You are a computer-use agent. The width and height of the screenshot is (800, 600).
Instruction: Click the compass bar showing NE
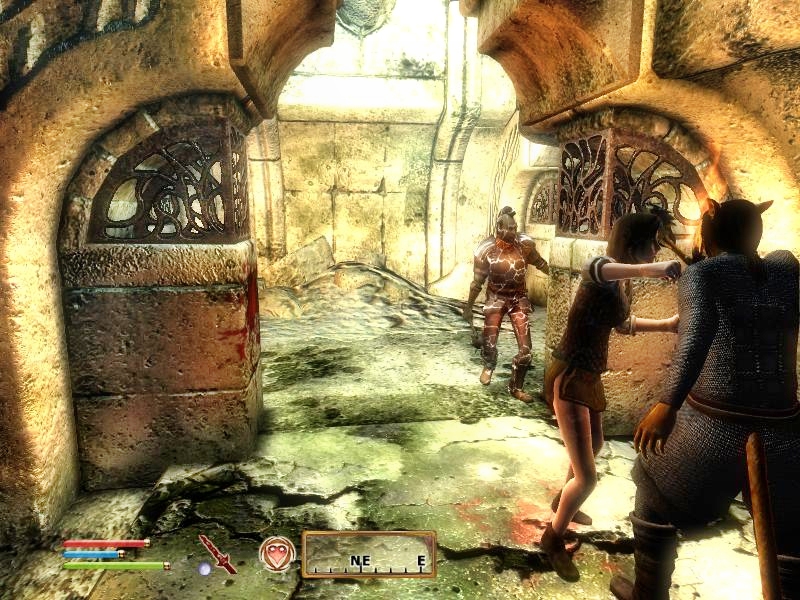(369, 554)
